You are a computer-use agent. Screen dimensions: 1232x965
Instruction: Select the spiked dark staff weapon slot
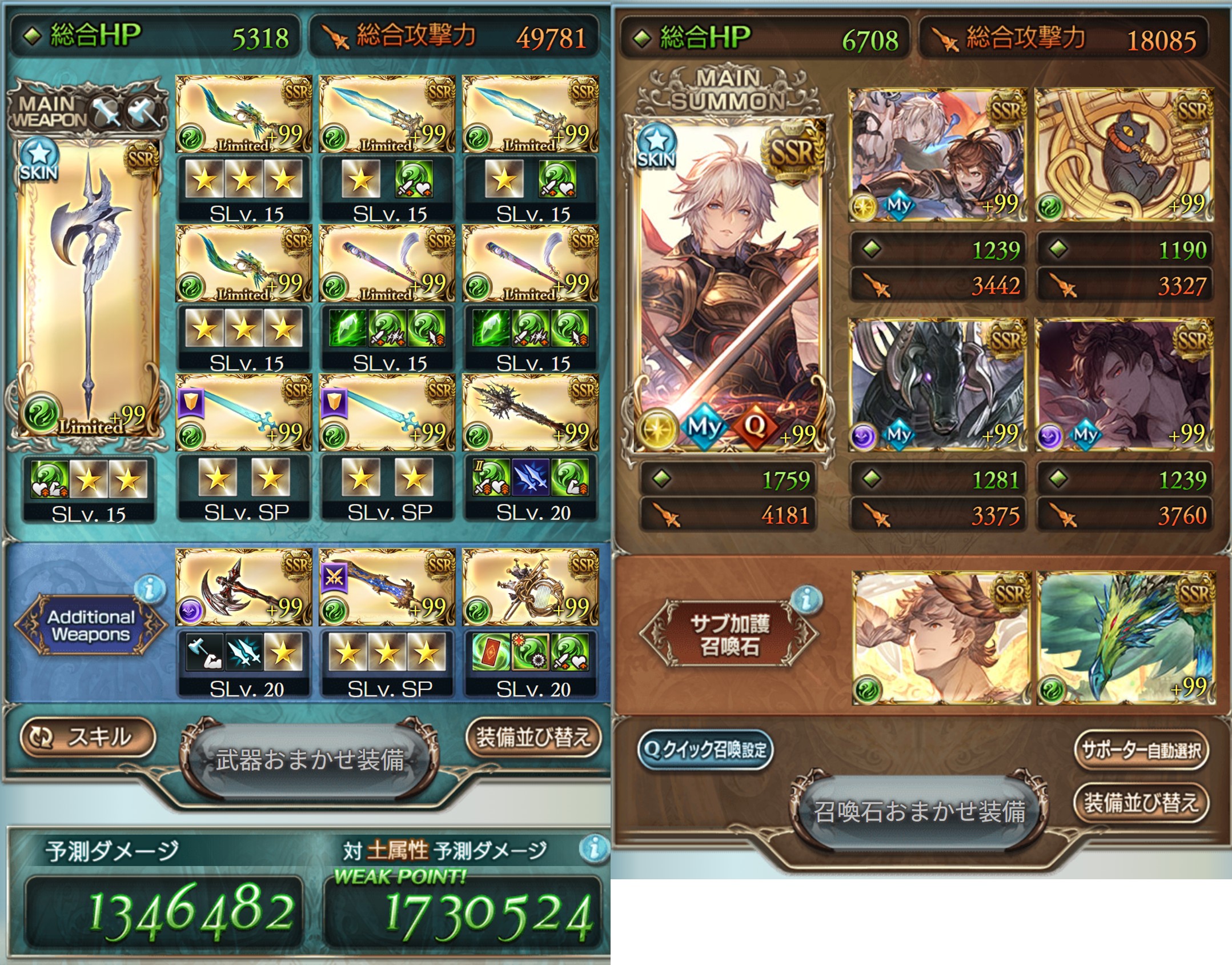click(530, 411)
